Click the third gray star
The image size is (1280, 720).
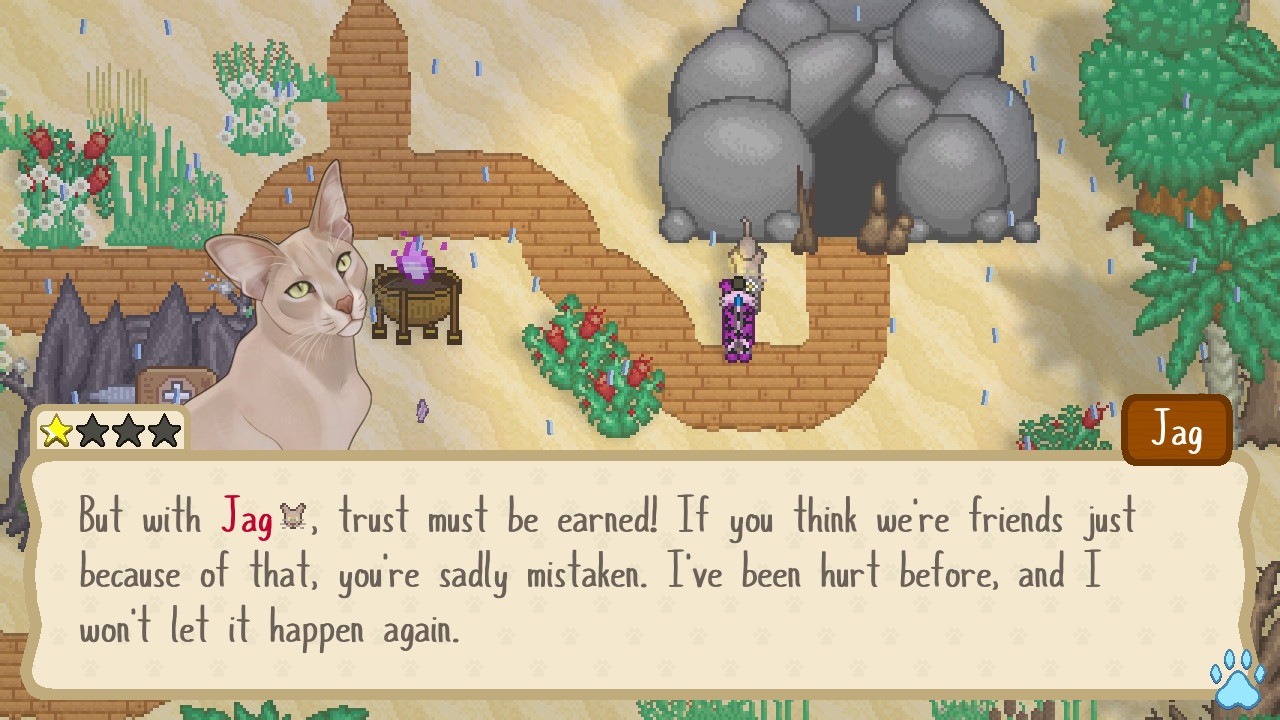pos(129,430)
